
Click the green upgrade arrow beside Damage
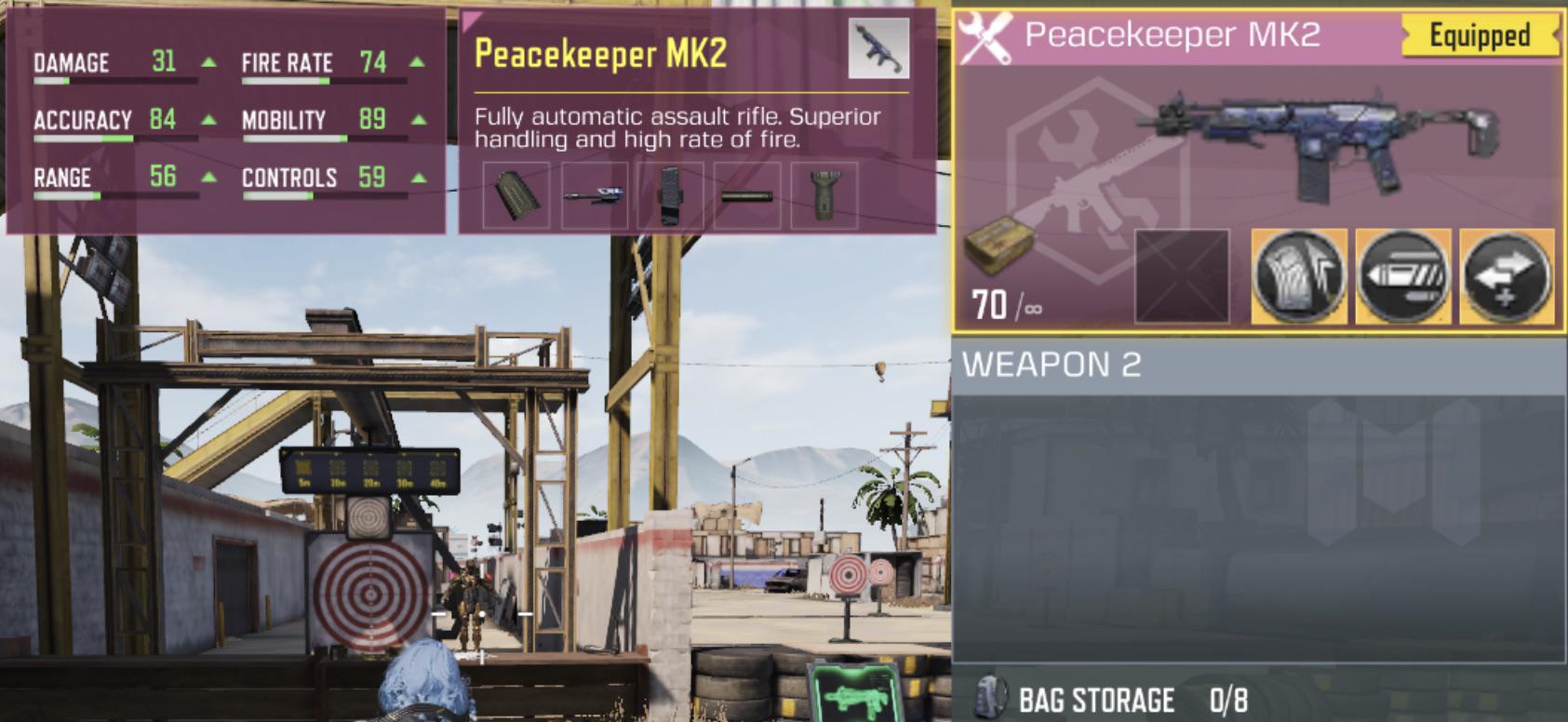tap(208, 61)
